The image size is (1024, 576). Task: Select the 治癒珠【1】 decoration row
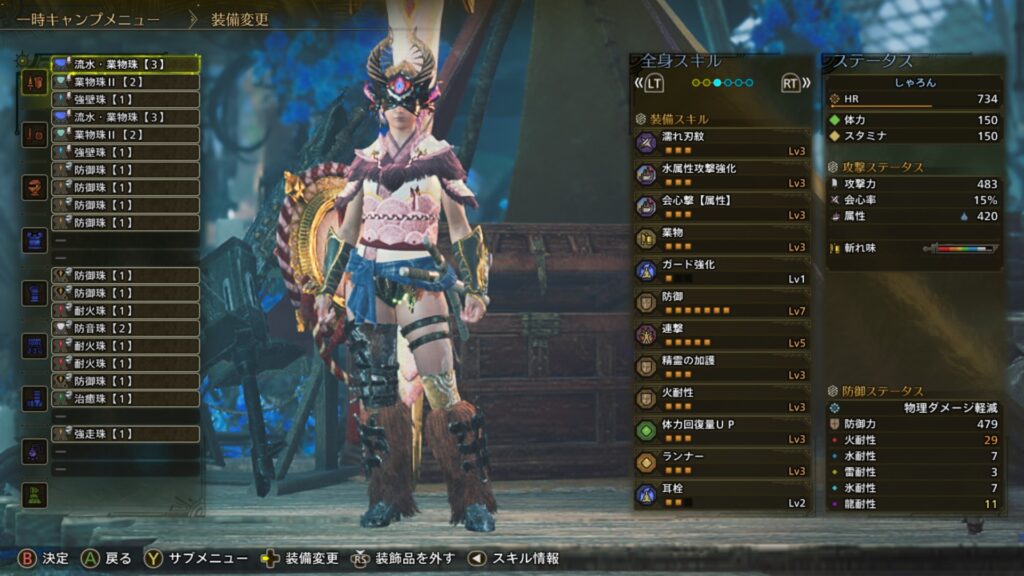[x=125, y=398]
